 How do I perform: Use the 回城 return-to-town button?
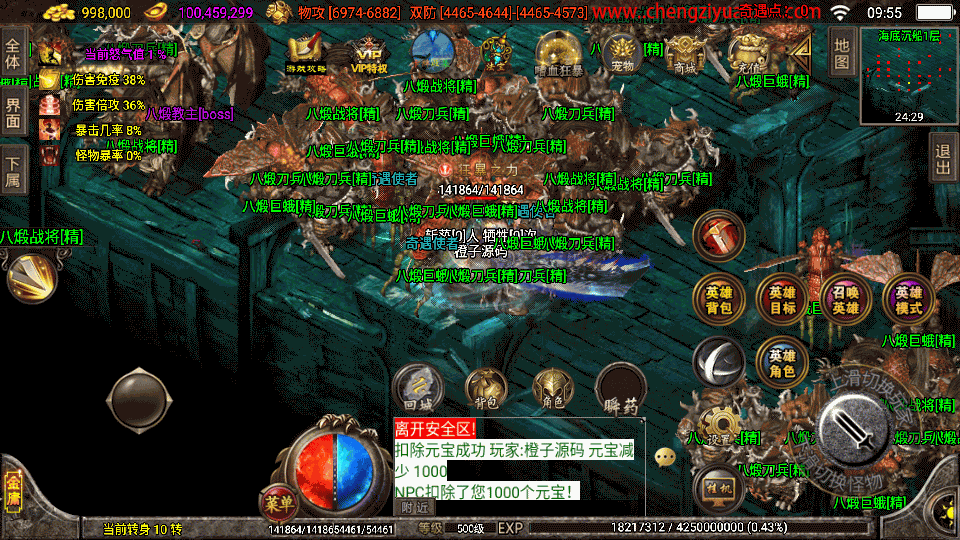pyautogui.click(x=418, y=387)
